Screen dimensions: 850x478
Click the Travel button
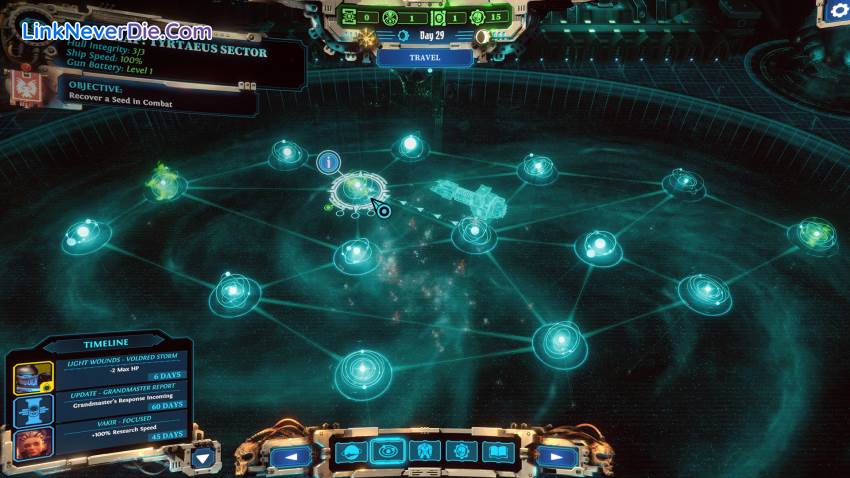click(424, 58)
